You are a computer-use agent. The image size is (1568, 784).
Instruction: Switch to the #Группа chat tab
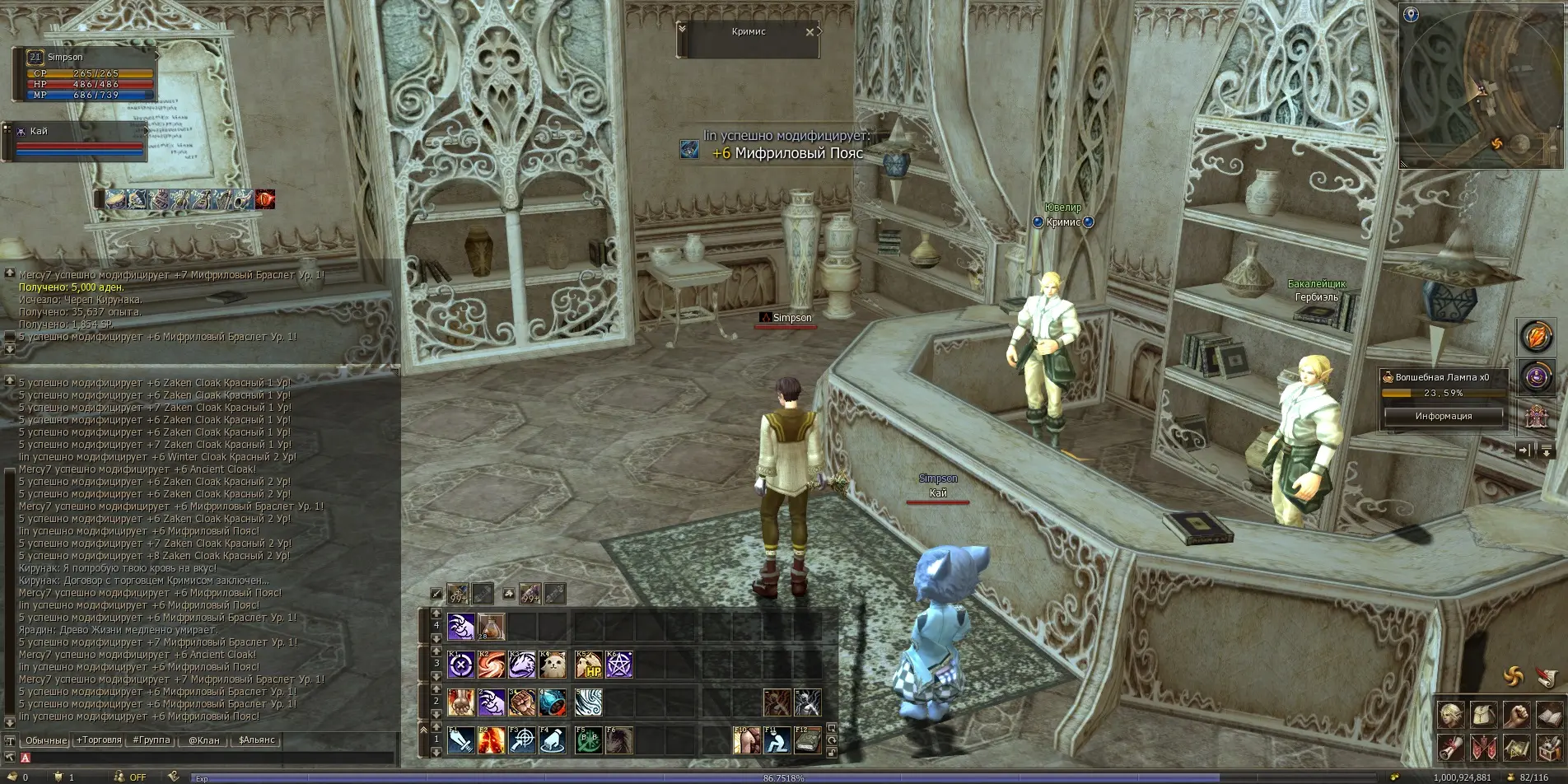(152, 740)
